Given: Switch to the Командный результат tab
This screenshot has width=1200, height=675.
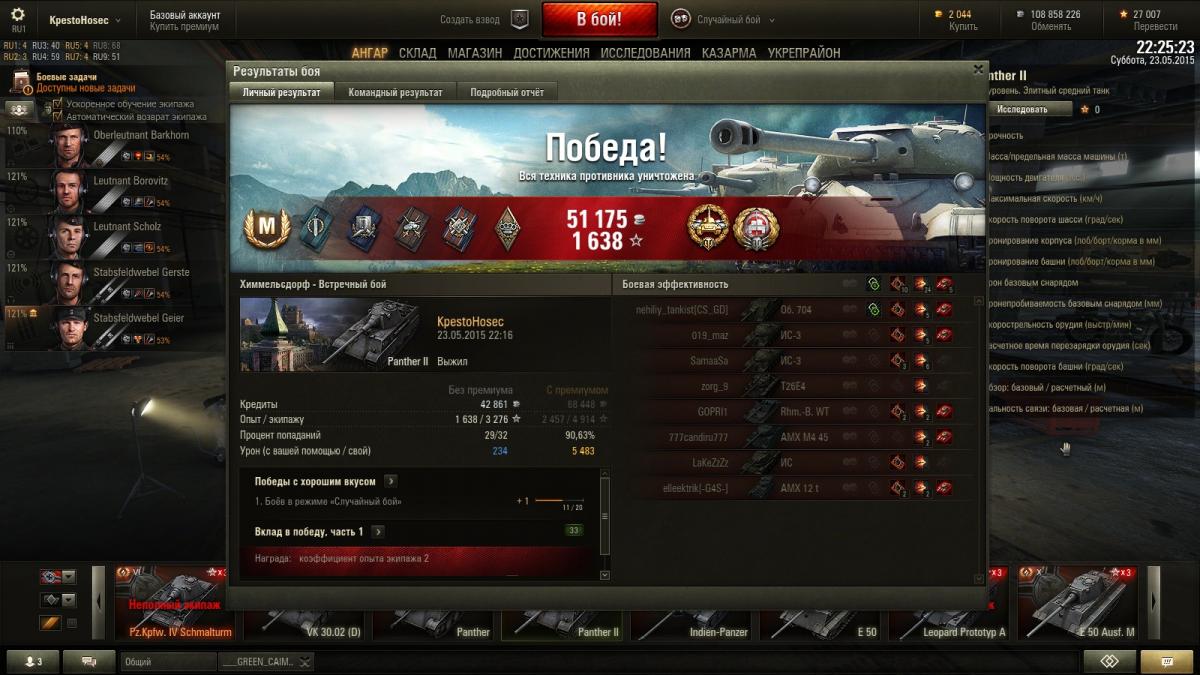Looking at the screenshot, I should 395,92.
